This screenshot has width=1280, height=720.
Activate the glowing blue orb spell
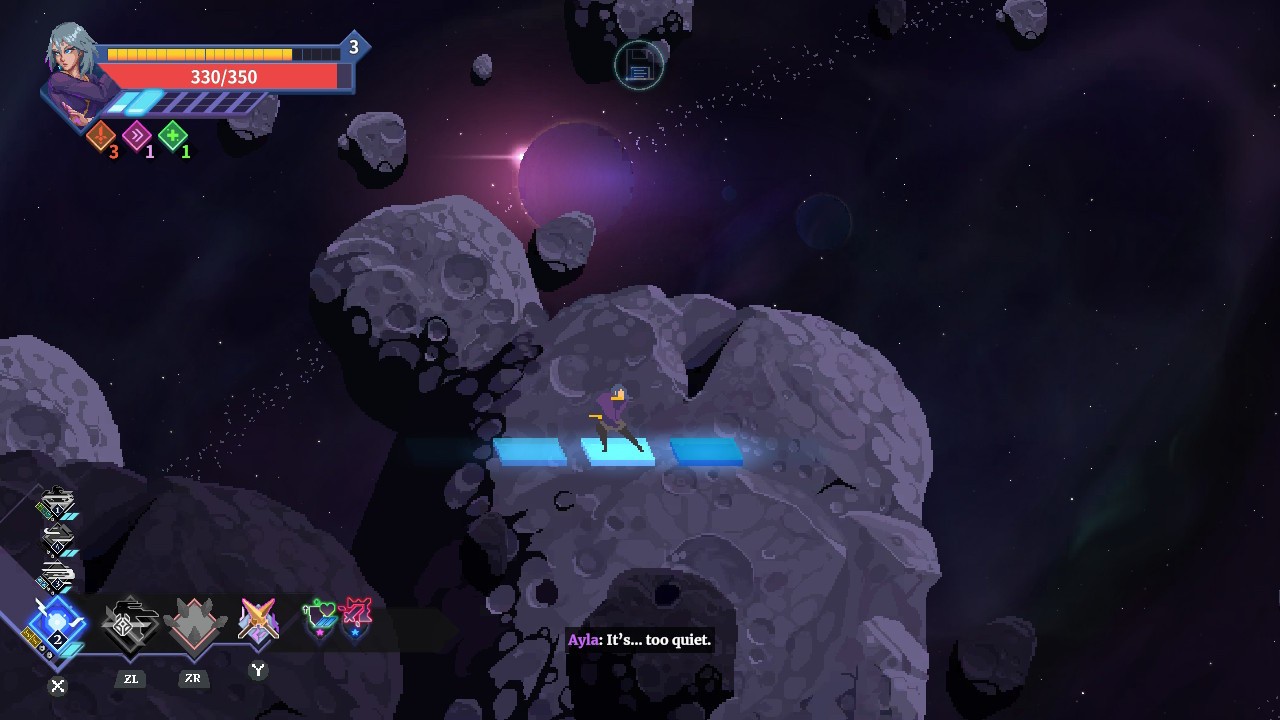(x=57, y=624)
